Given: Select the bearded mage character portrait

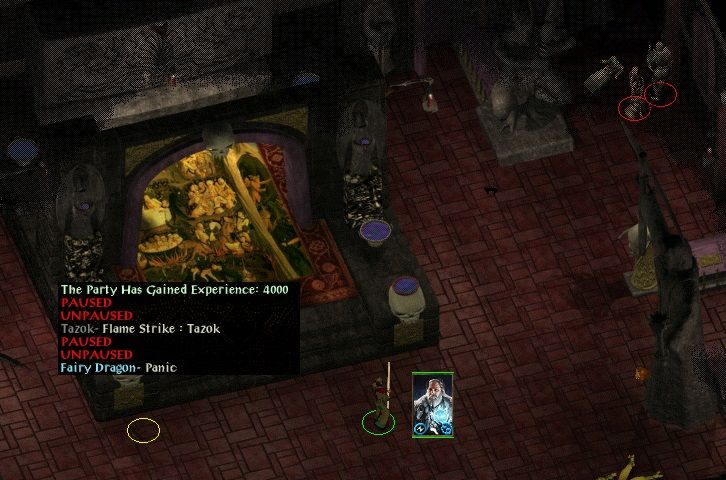Looking at the screenshot, I should click(x=433, y=404).
